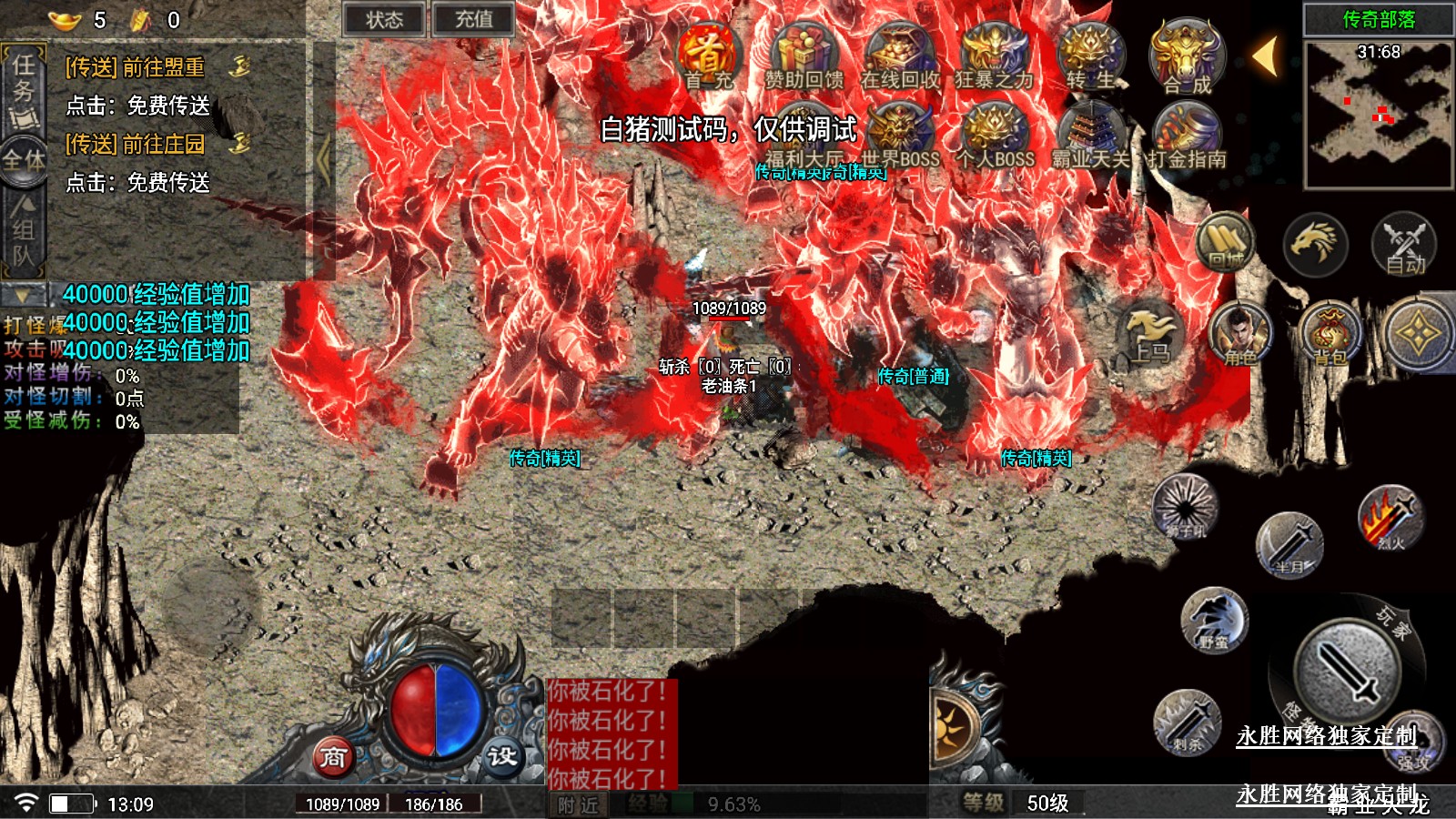Cast the 半月 half-moon slash skill

(x=1289, y=545)
